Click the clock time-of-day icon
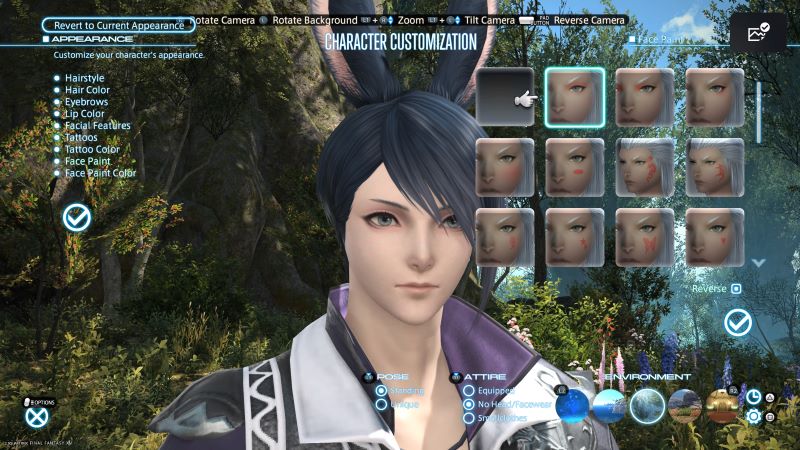The height and width of the screenshot is (450, 800). click(x=754, y=397)
